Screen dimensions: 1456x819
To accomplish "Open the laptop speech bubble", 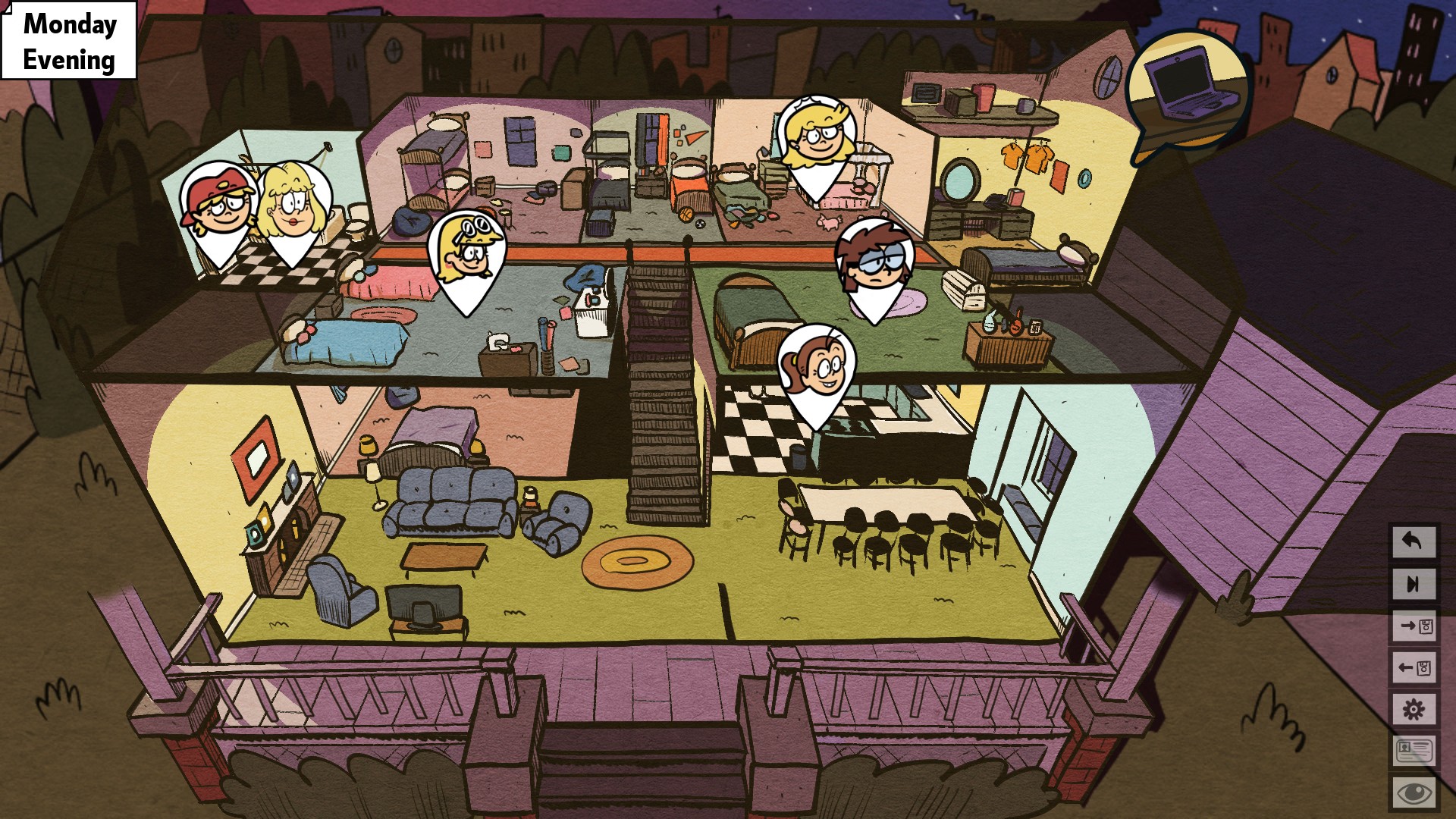I will [1187, 93].
